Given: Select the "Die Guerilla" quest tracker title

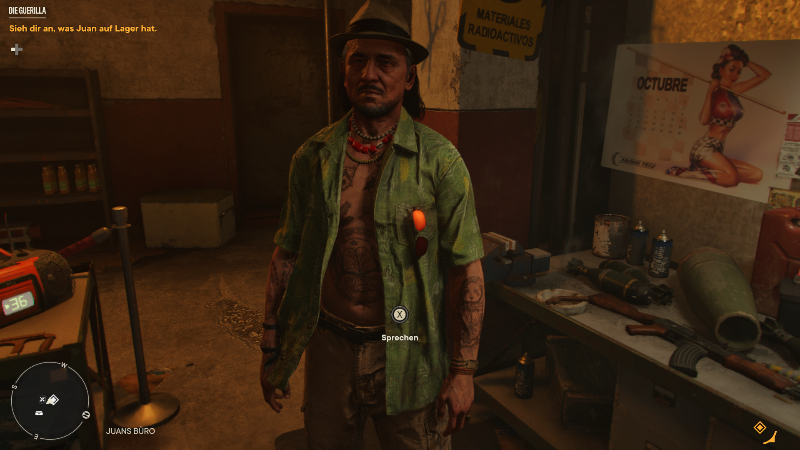Looking at the screenshot, I should click(27, 11).
